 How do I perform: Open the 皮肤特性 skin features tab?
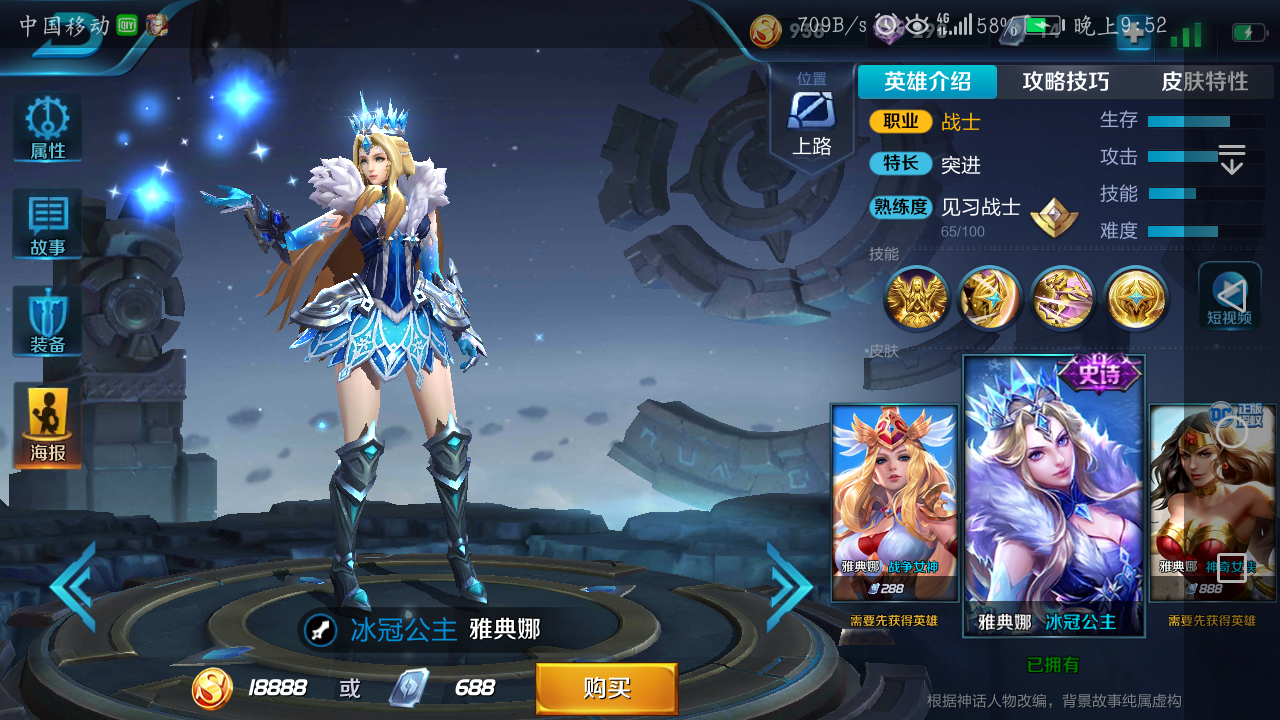point(1207,81)
